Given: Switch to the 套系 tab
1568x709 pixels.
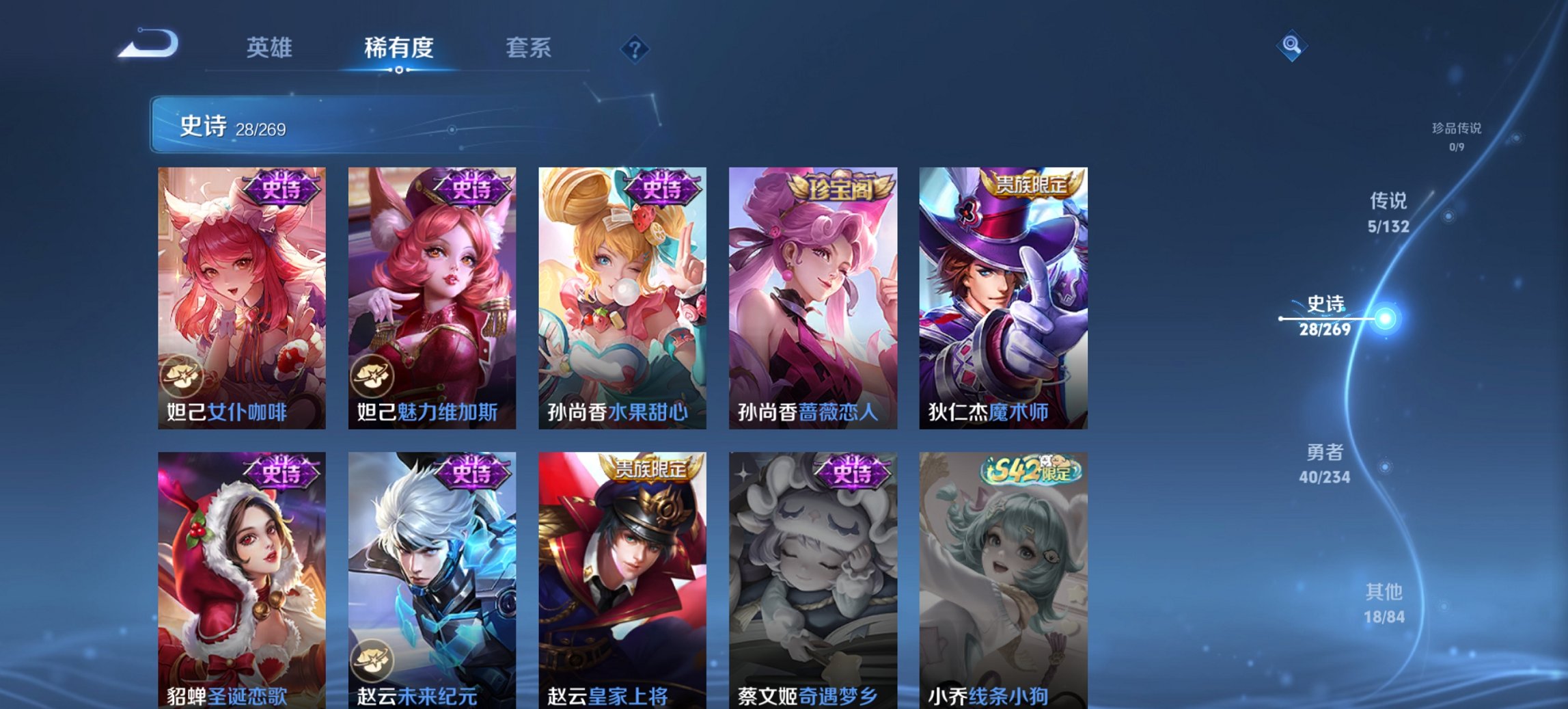Looking at the screenshot, I should 529,48.
